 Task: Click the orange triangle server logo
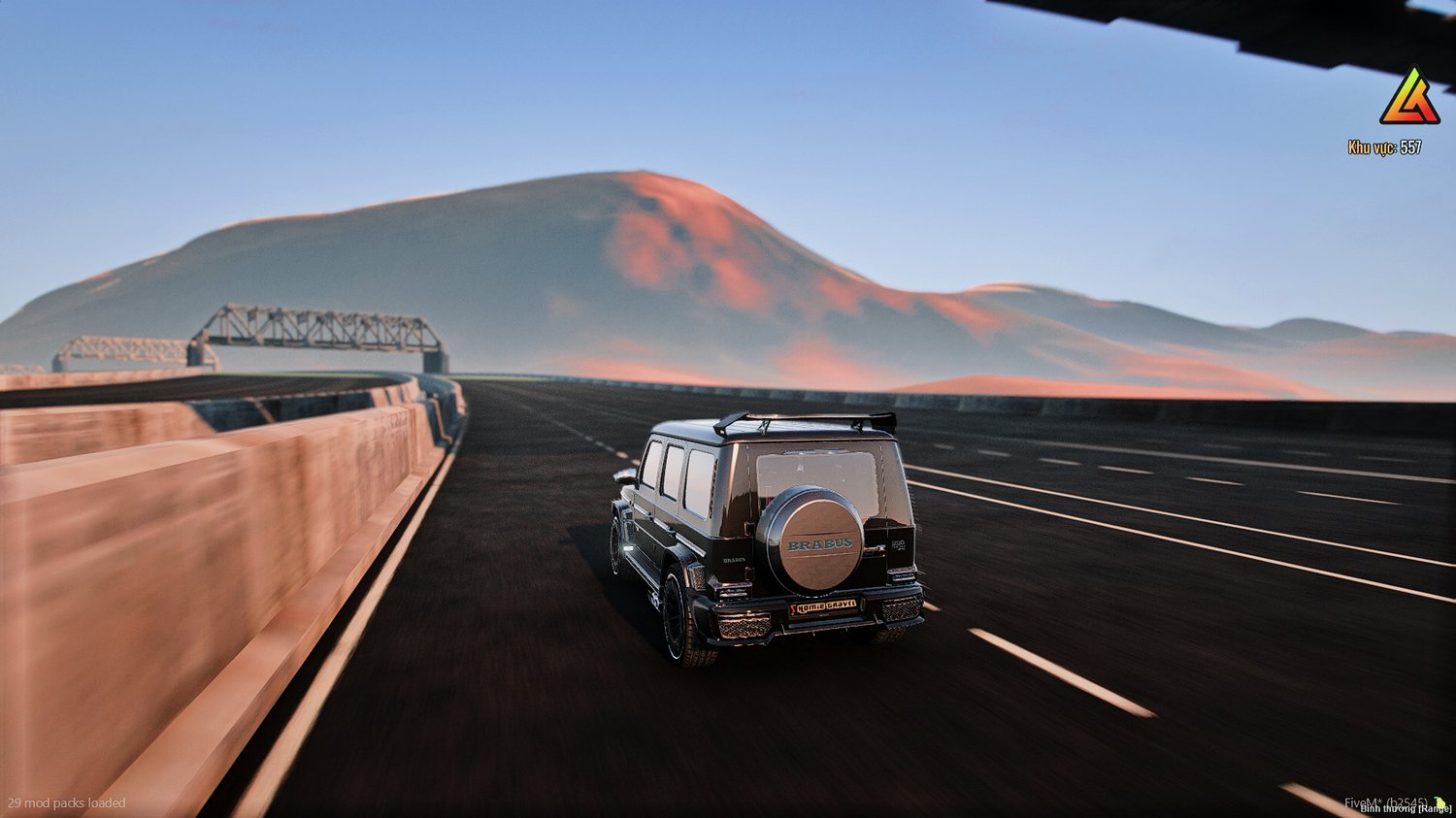1409,99
